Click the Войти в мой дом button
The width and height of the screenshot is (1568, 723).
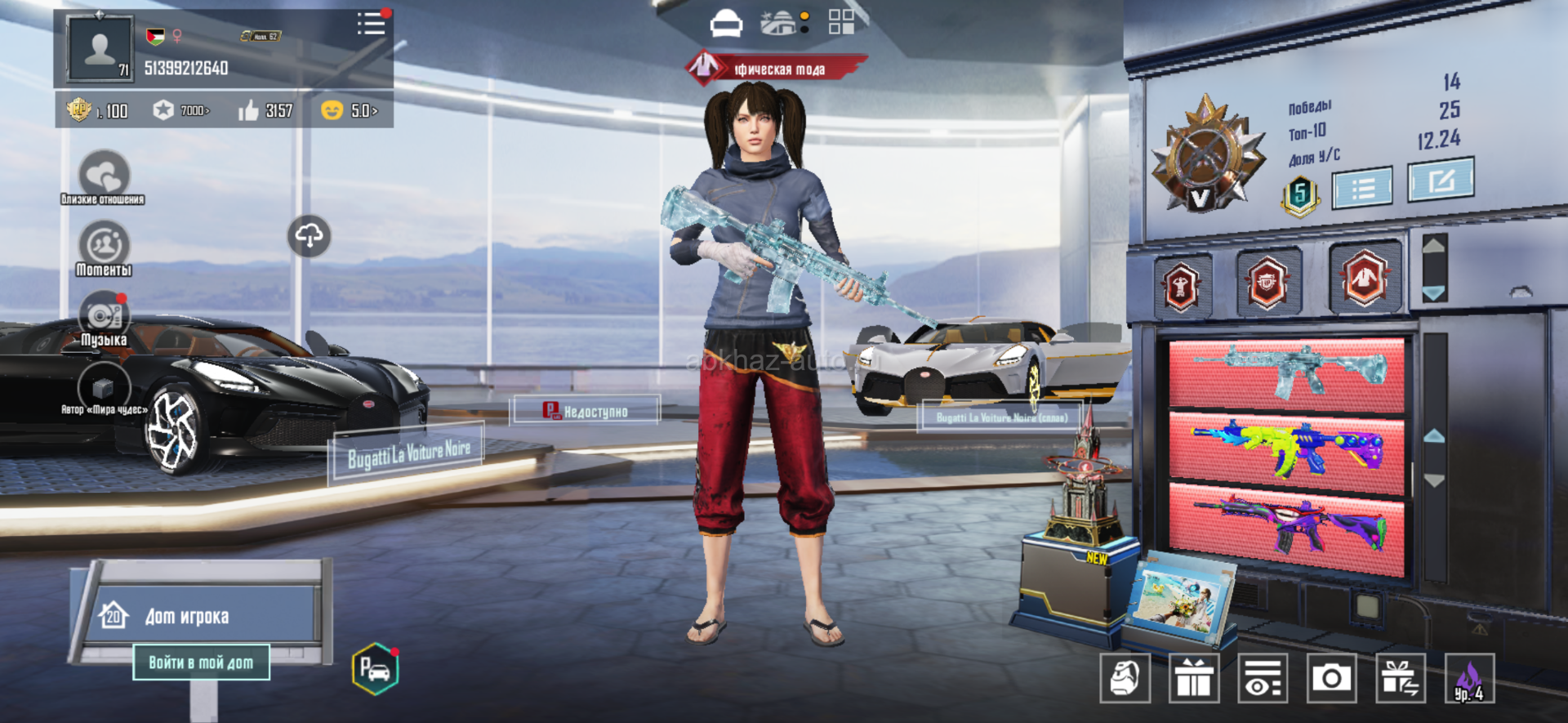click(201, 663)
